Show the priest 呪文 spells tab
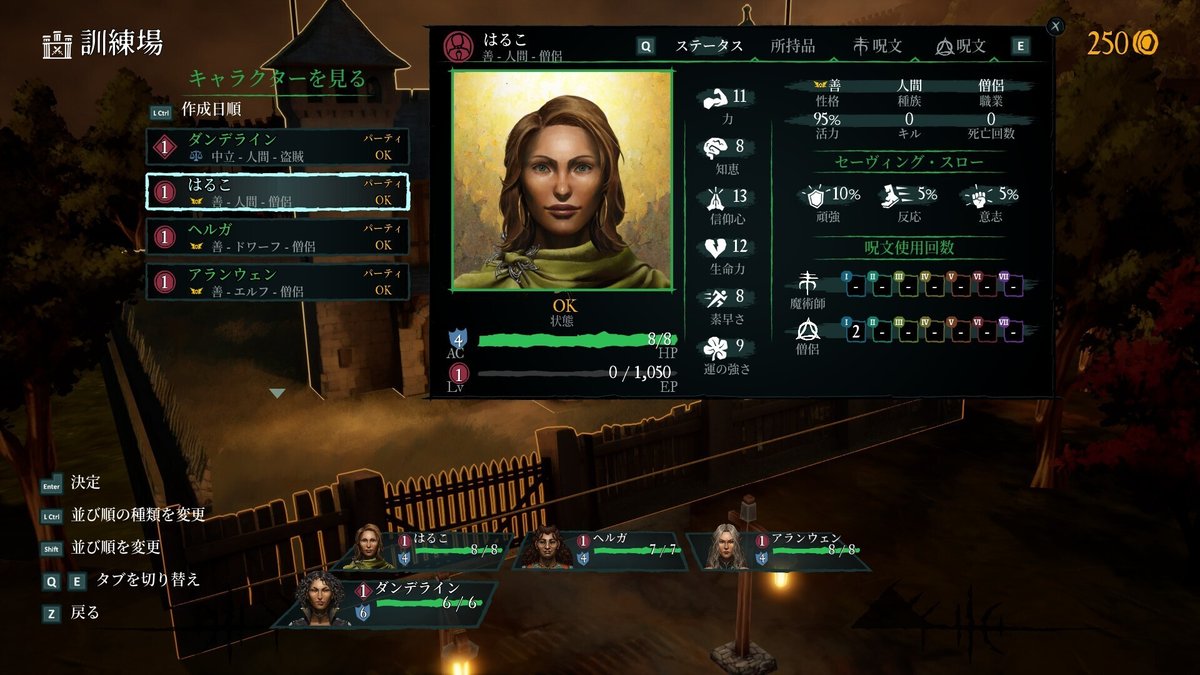Viewport: 1200px width, 675px height. pos(961,46)
